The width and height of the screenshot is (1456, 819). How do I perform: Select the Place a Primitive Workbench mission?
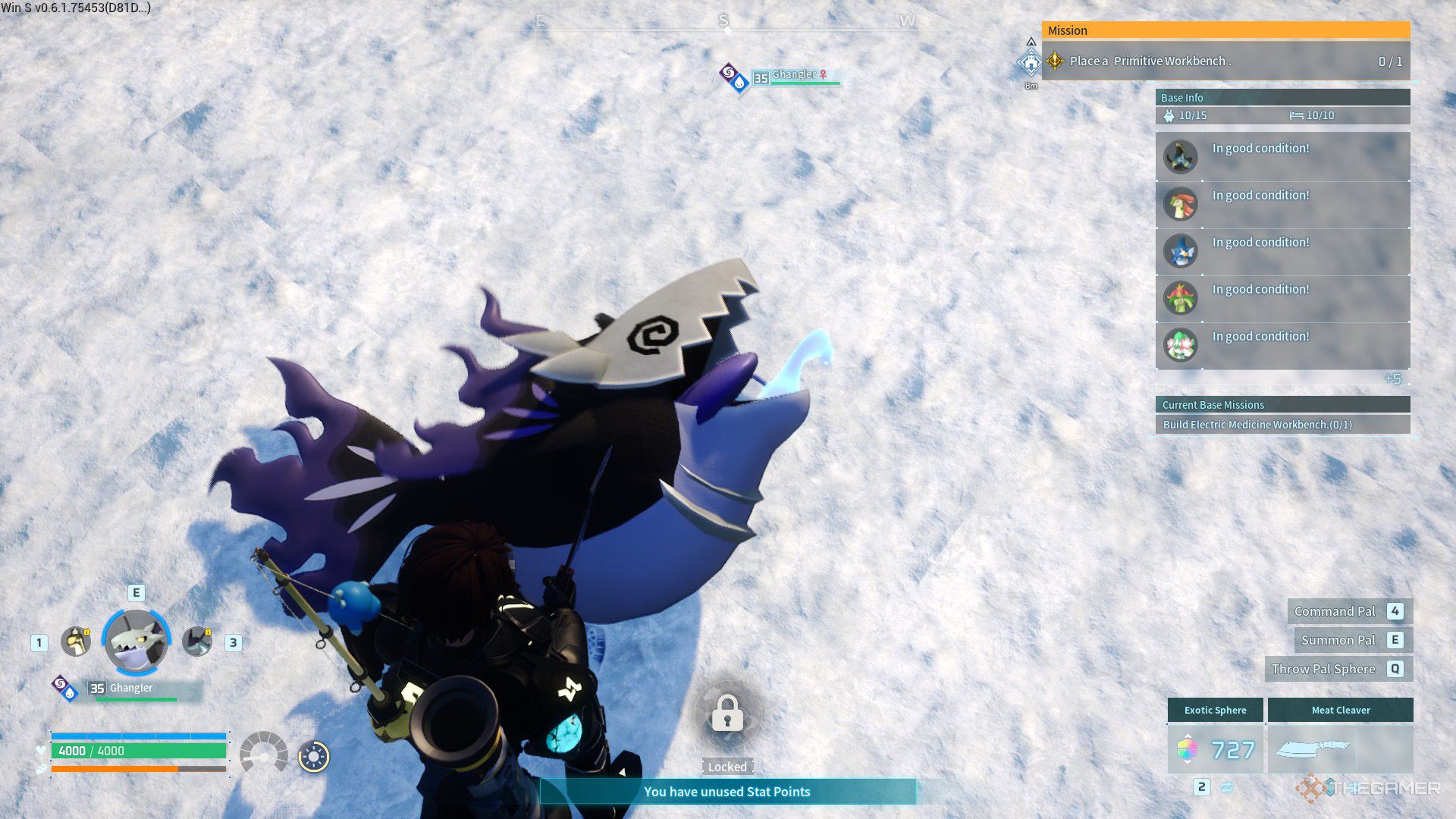coord(1225,61)
